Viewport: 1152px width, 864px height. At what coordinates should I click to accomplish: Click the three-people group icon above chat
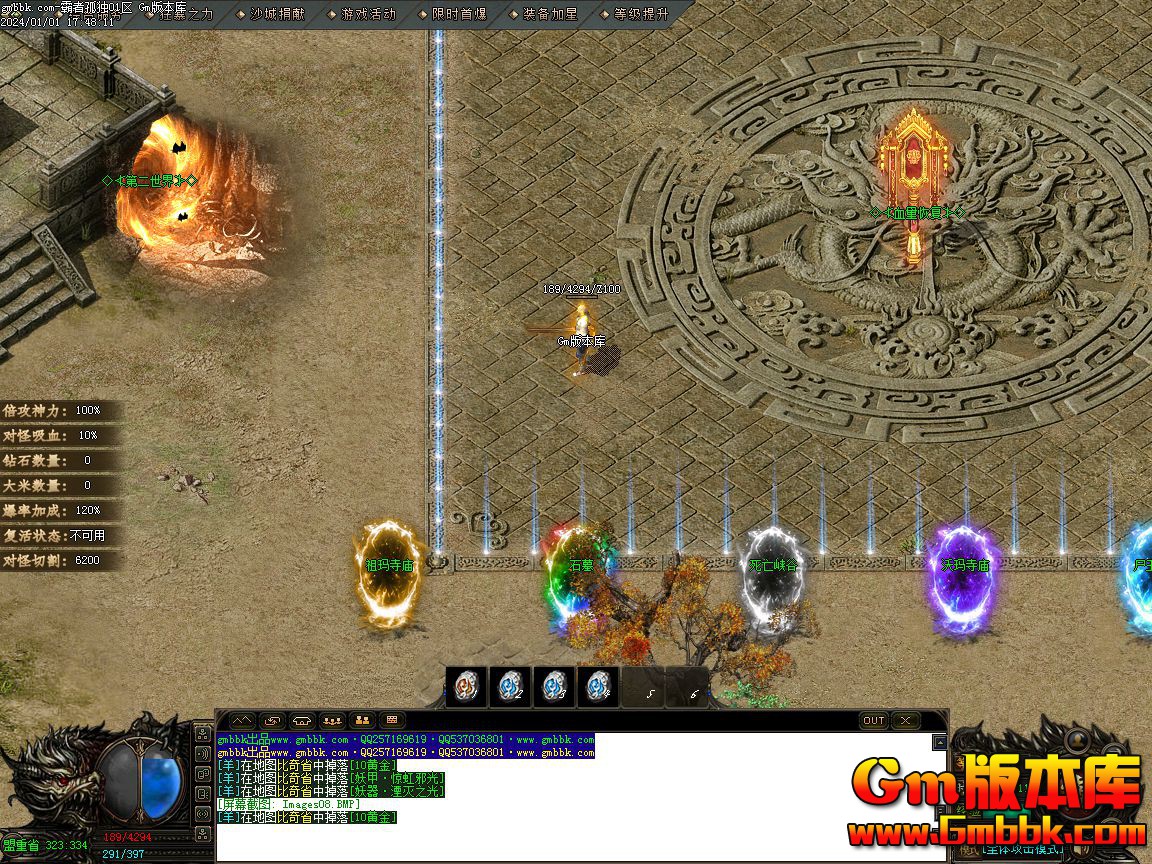[x=332, y=720]
